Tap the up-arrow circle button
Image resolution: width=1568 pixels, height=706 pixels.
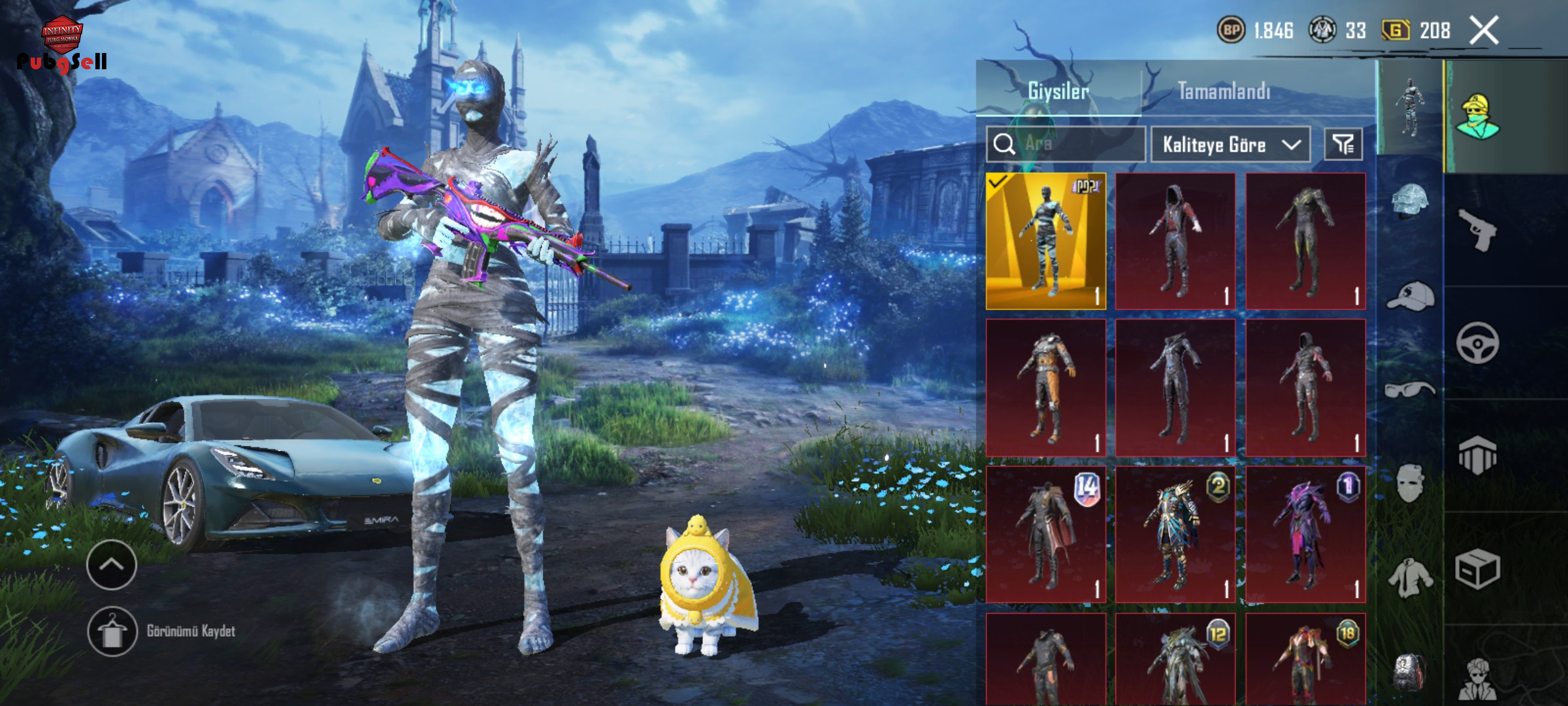pos(111,565)
